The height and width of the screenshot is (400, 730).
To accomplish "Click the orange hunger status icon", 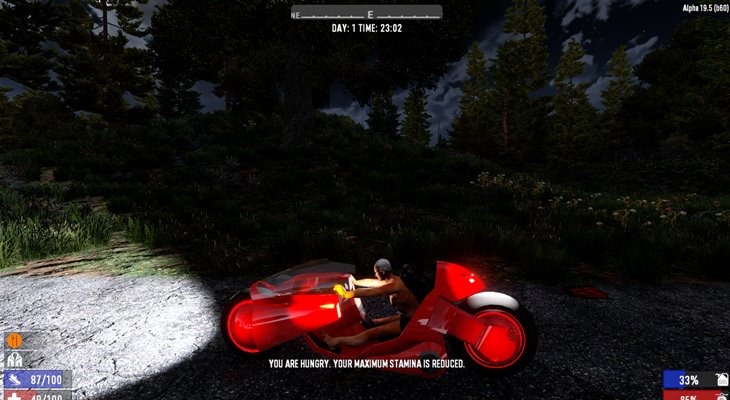I will [16, 341].
